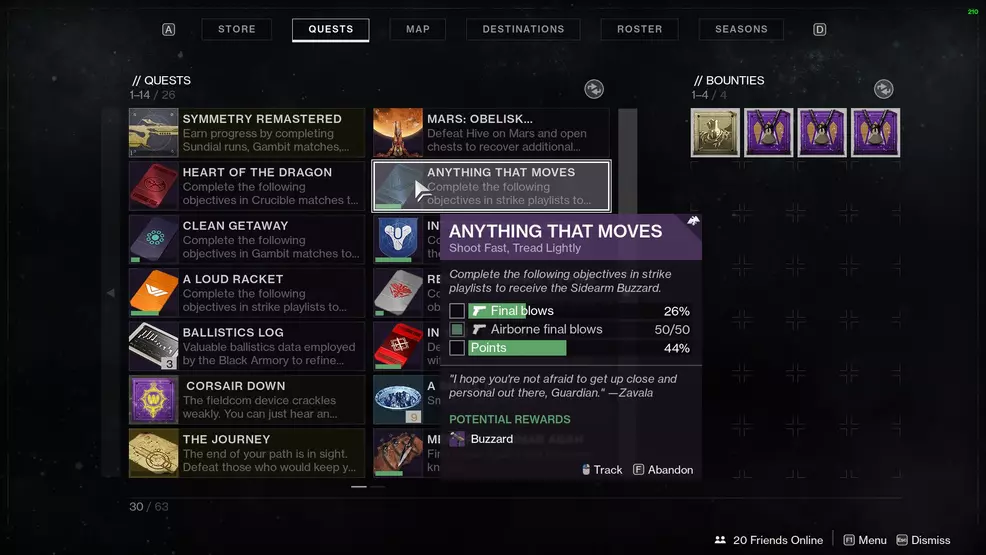
Task: Click the round icon above the bounties
Action: [x=883, y=90]
